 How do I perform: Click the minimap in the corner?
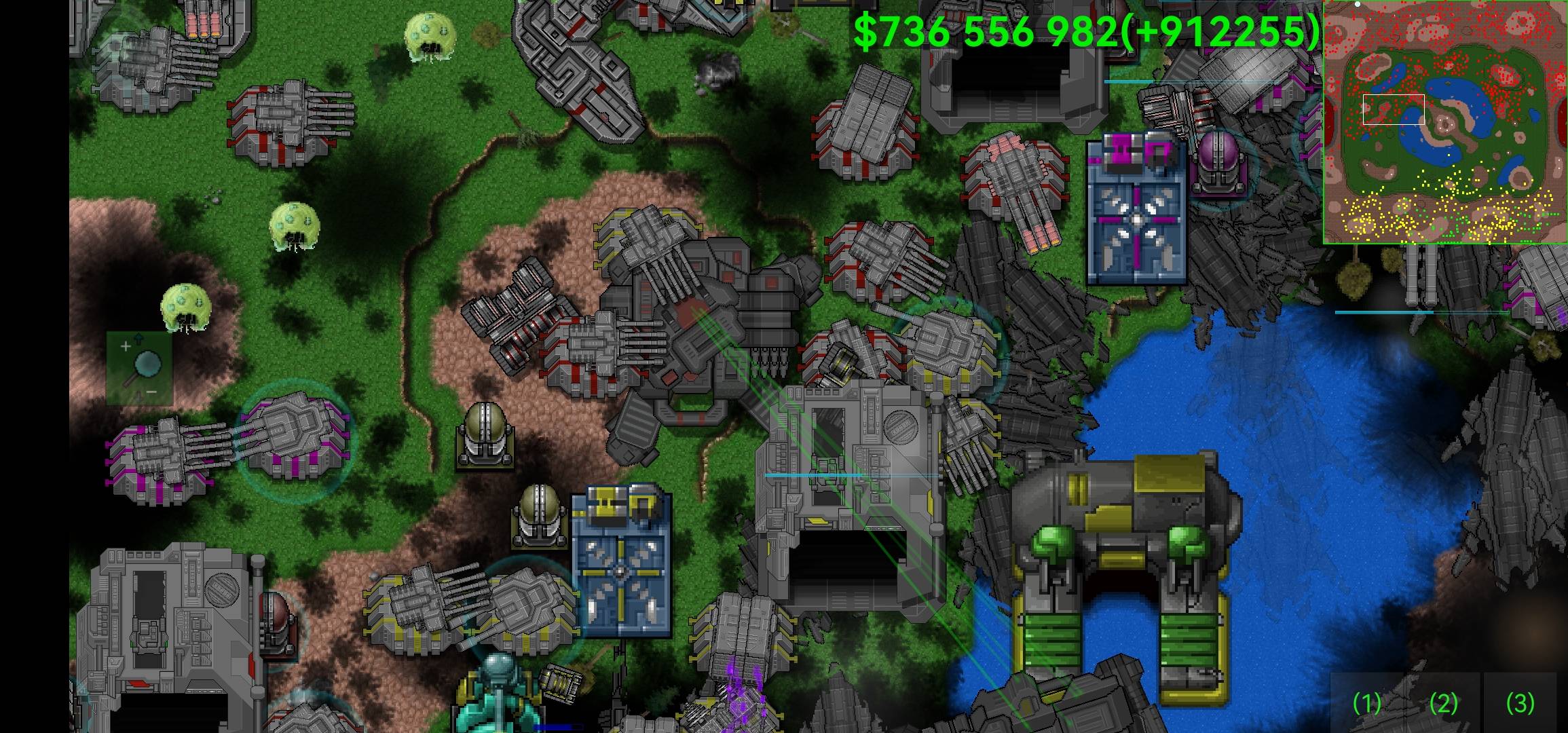click(x=1444, y=122)
